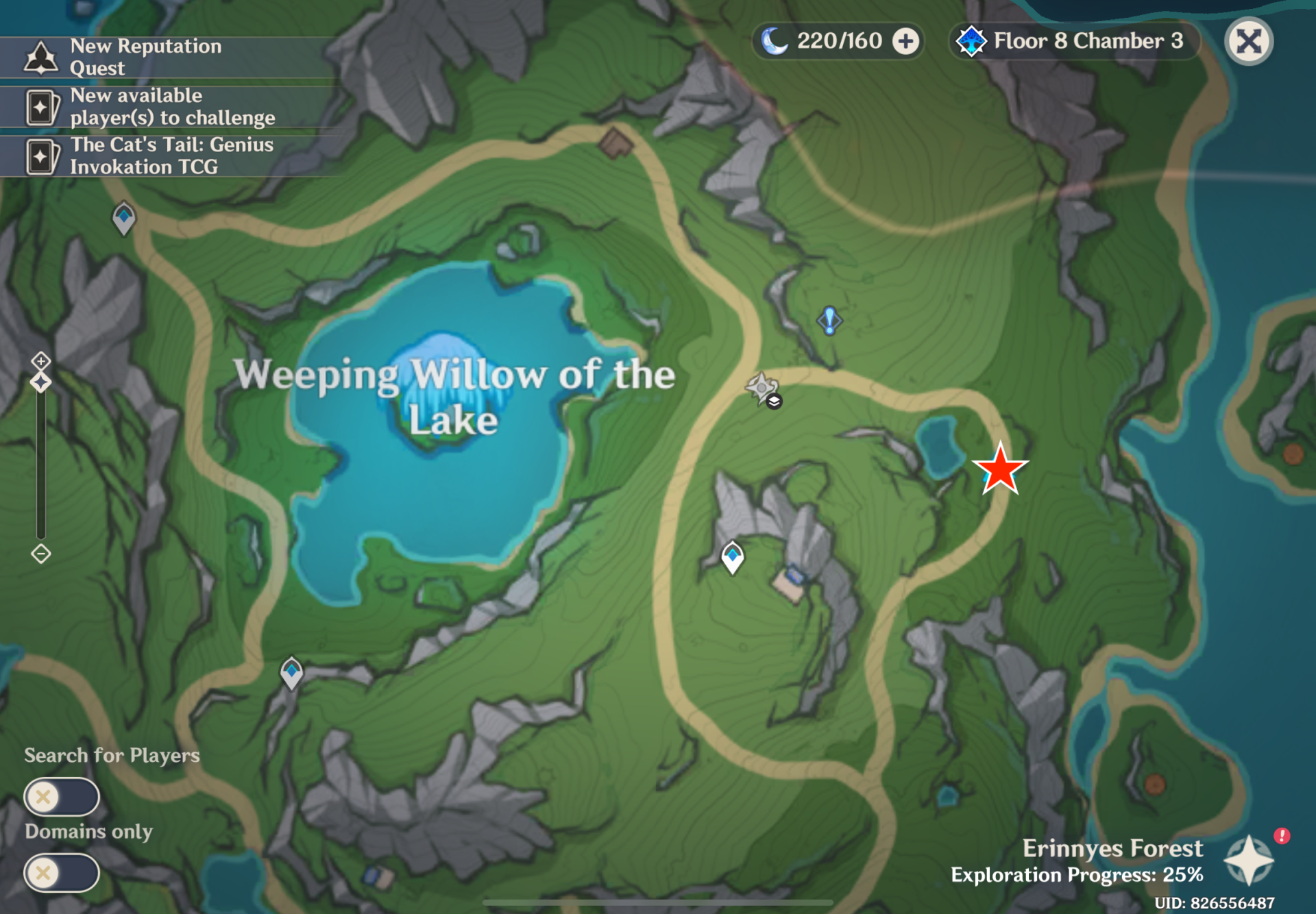This screenshot has height=914, width=1316.
Task: Select New available player(s) to challenge notice
Action: tap(171, 107)
